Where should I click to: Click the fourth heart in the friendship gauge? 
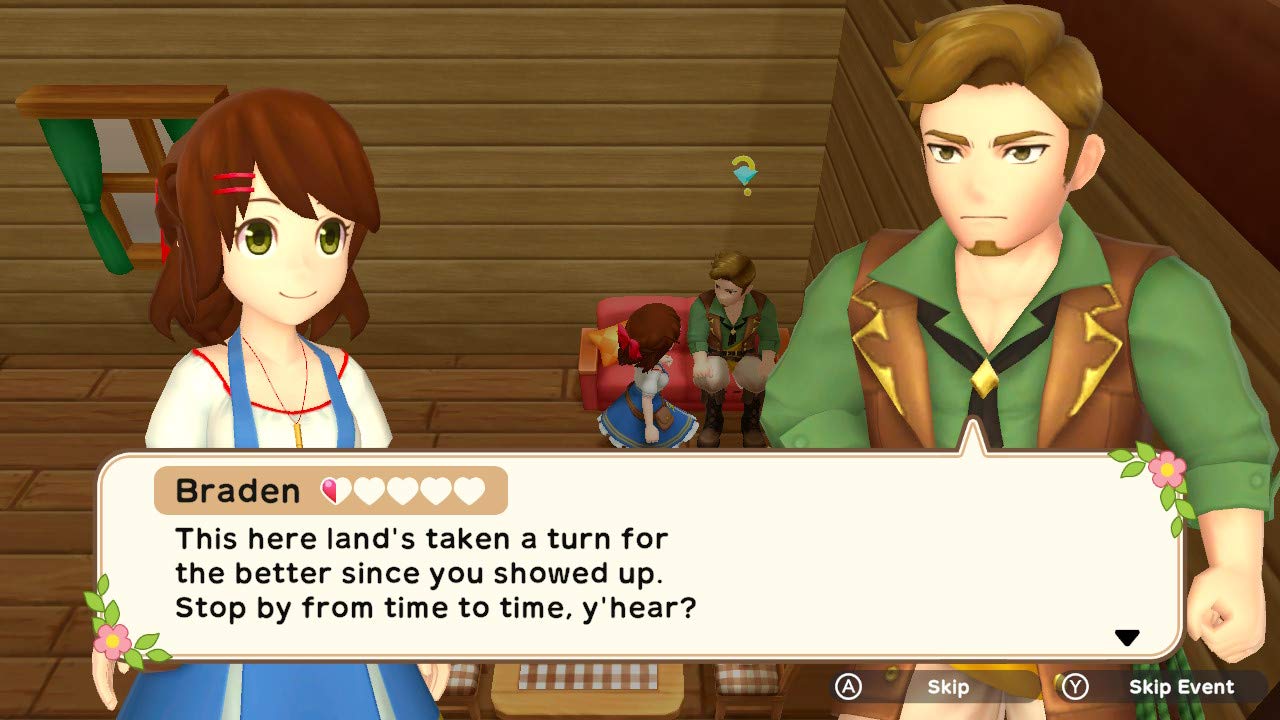(436, 489)
